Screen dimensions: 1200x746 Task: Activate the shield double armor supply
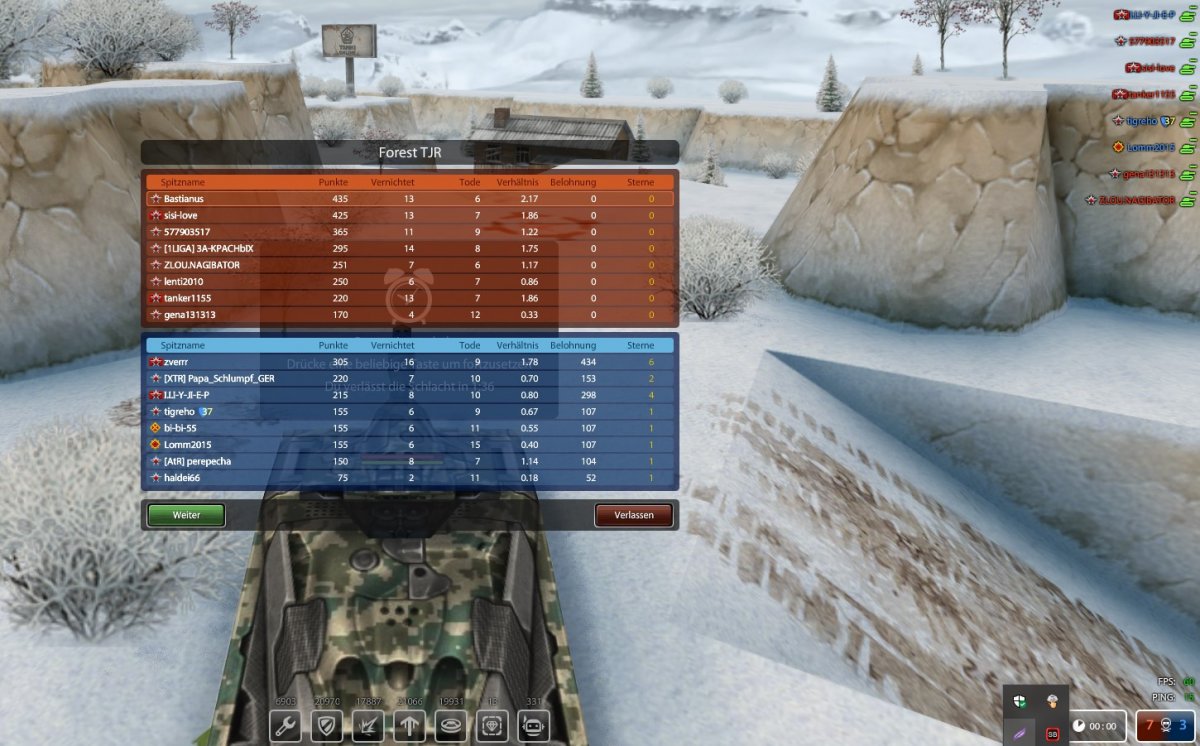[x=328, y=726]
